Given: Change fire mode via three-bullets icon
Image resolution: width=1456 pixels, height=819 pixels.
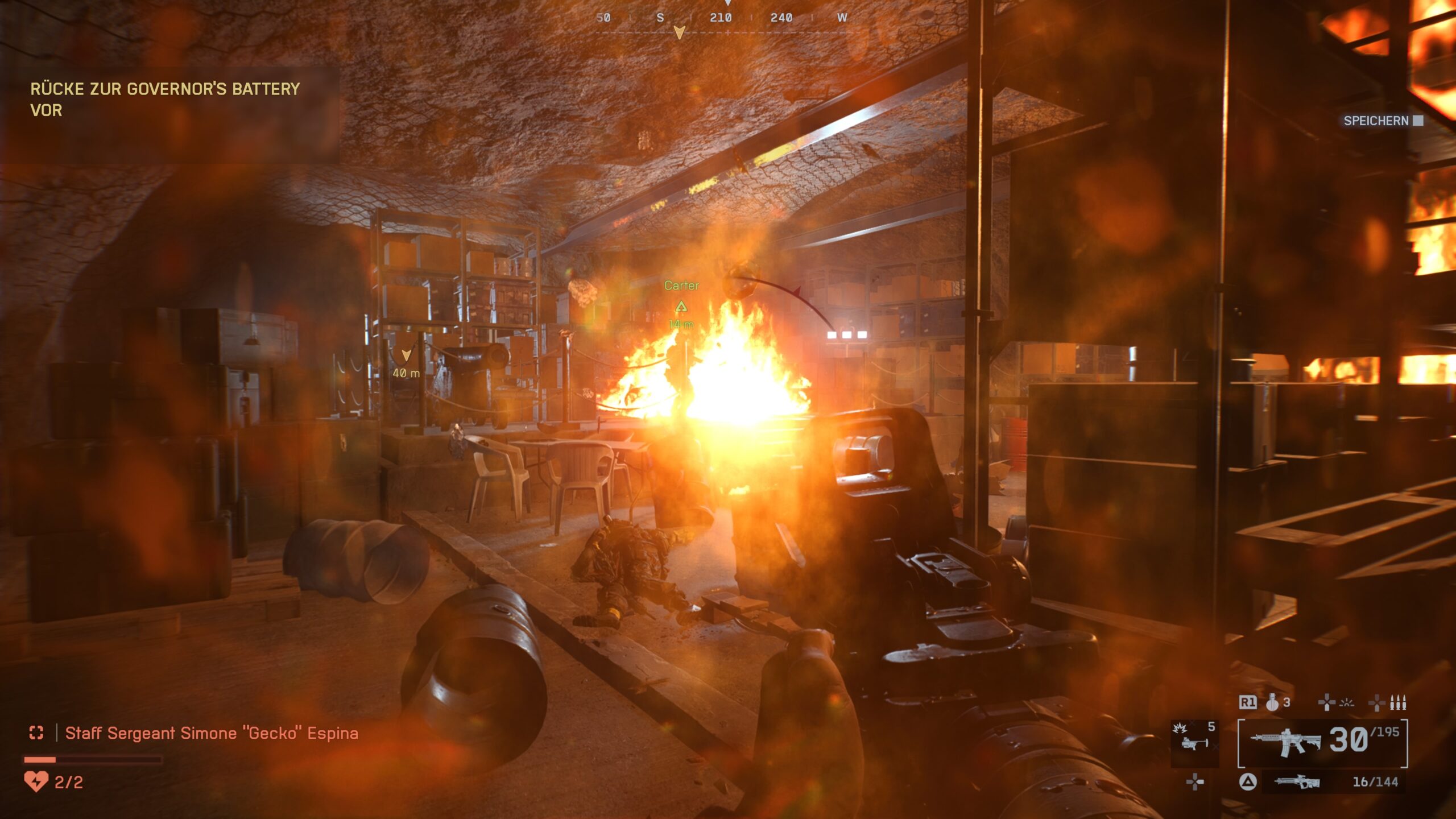Looking at the screenshot, I should [1397, 703].
